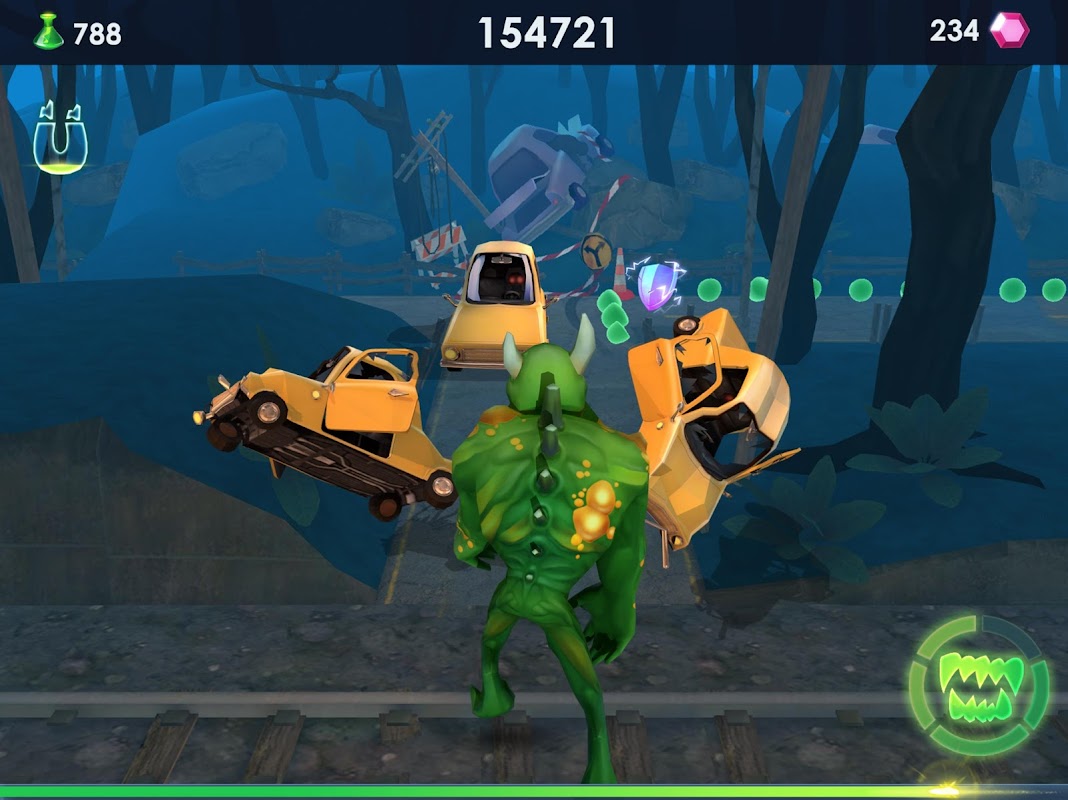Click the pink gem currency icon
This screenshot has width=1068, height=800.
1009,31
